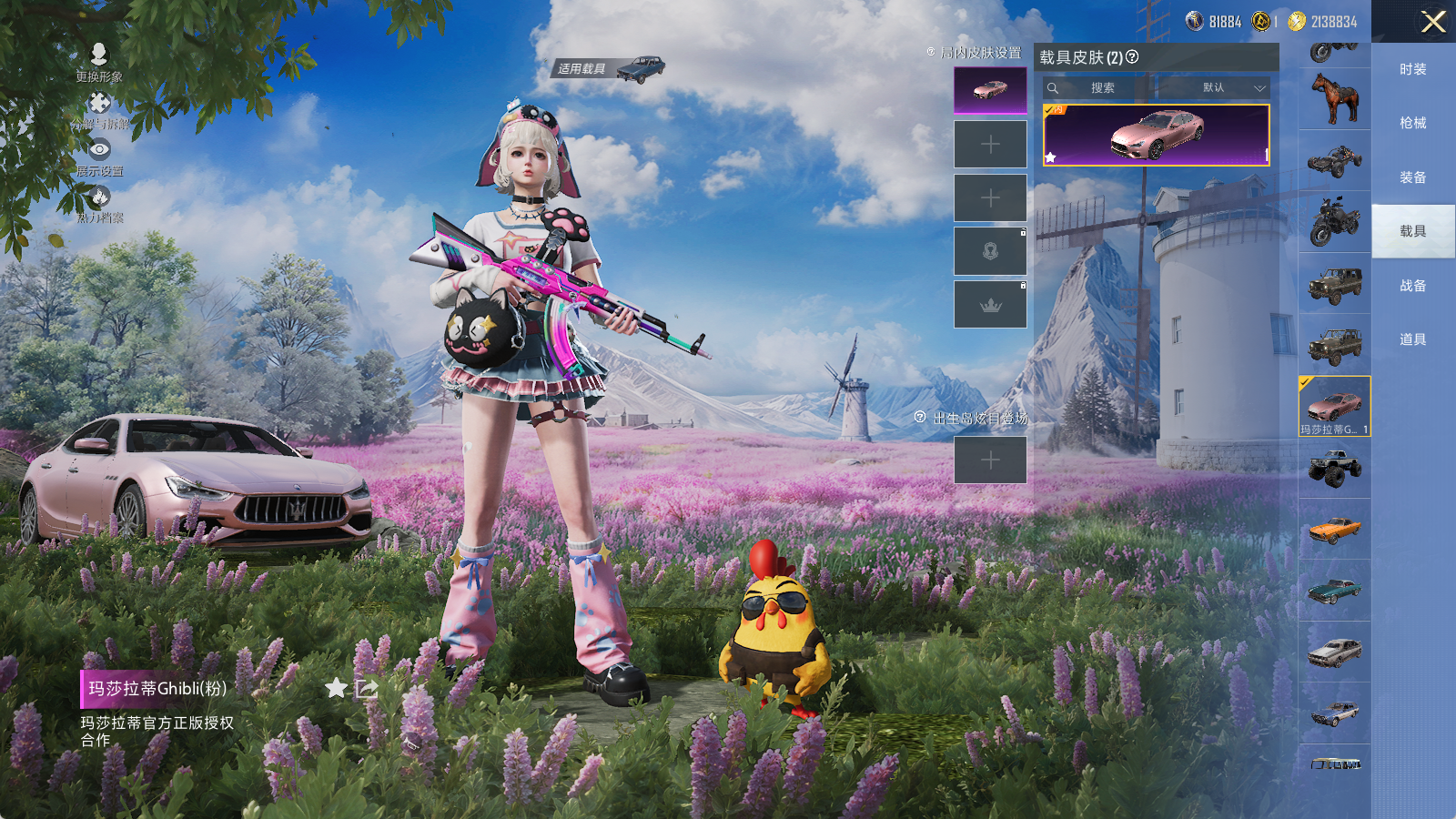1456x819 pixels.
Task: Choose the horse vehicle category
Action: coord(1334,98)
